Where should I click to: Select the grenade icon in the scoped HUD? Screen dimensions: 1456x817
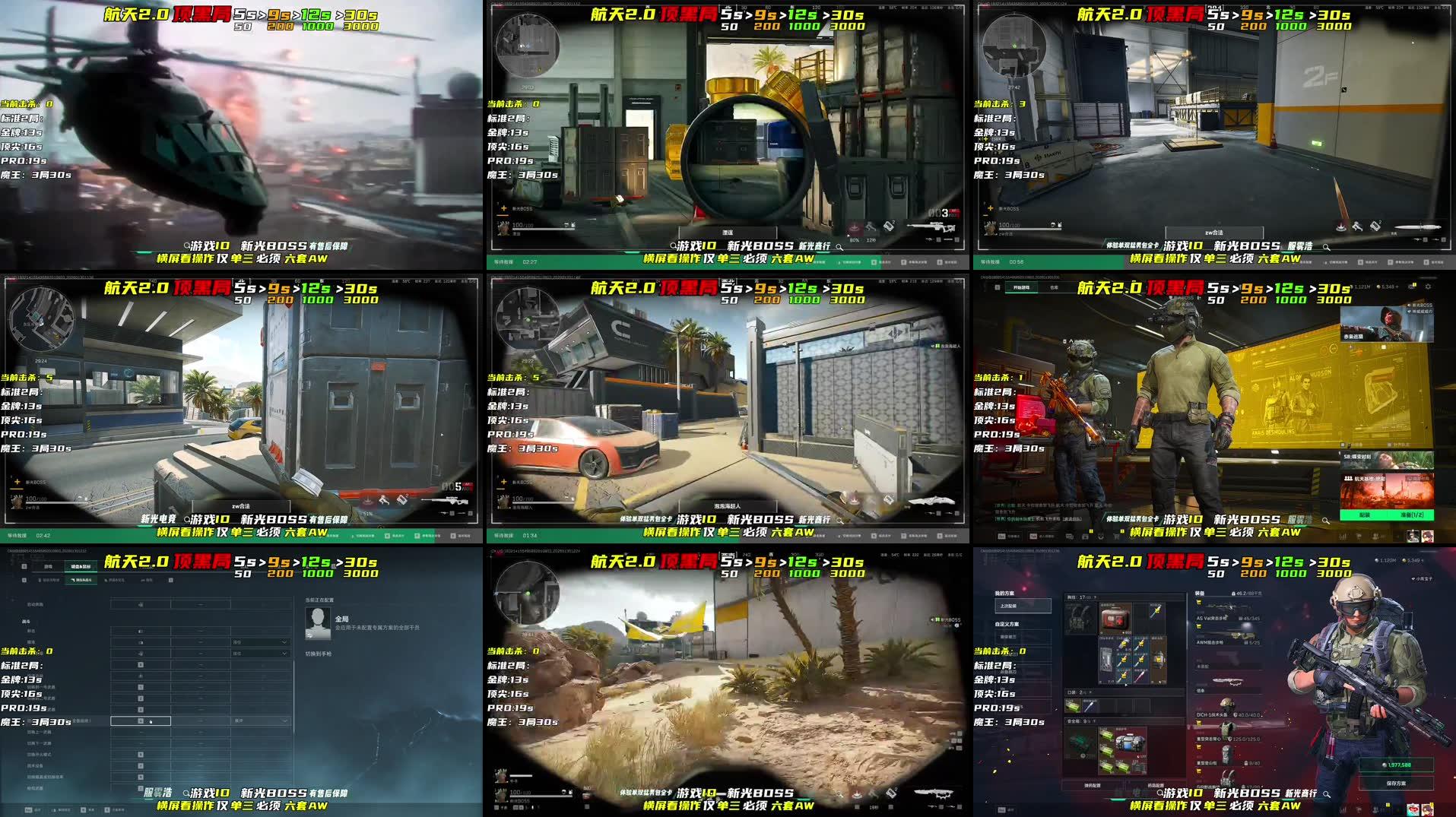point(890,227)
